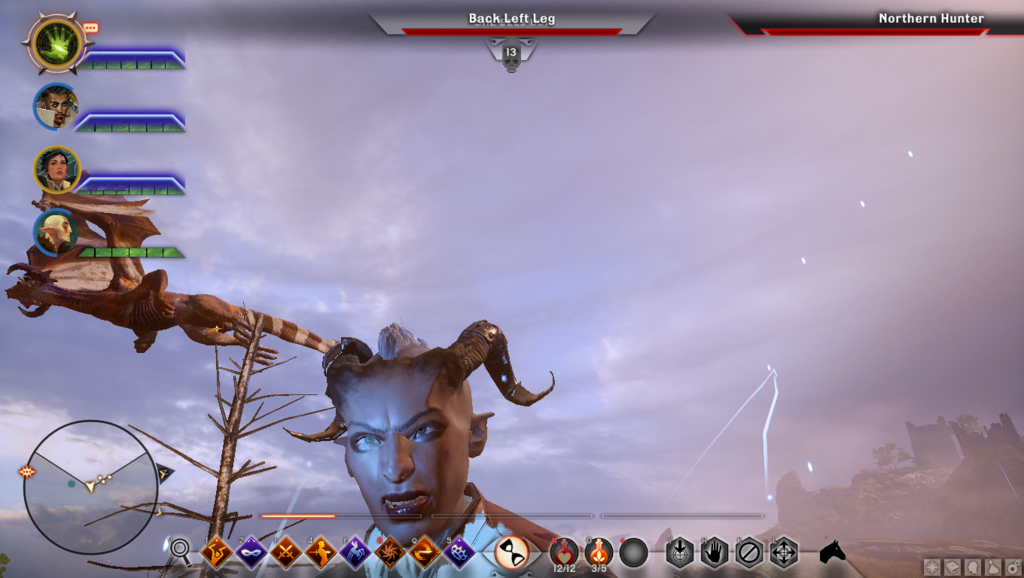
Task: Activate the hourglass focus ability
Action: click(511, 551)
